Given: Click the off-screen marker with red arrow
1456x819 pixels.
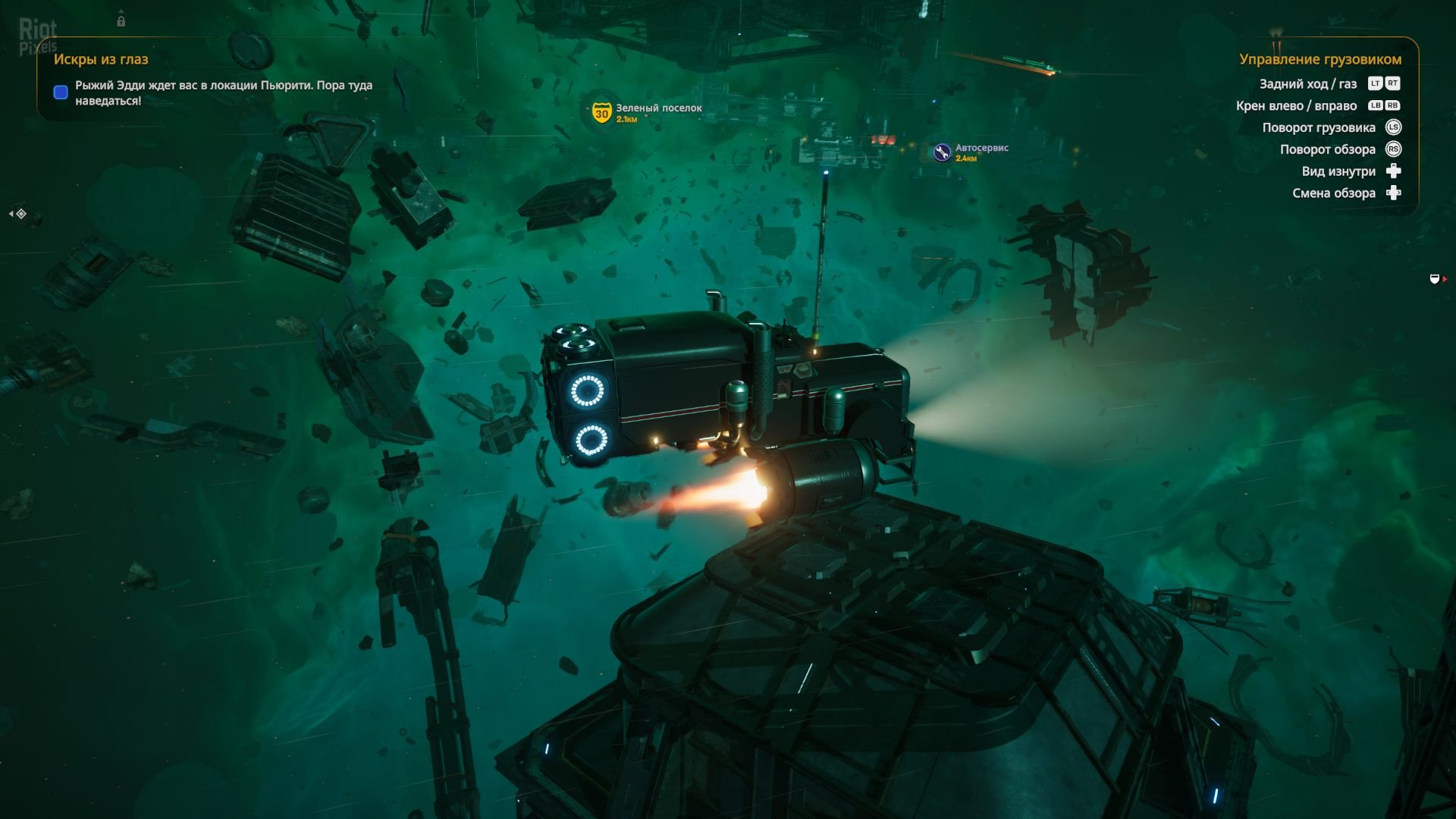Looking at the screenshot, I should point(1436,279).
